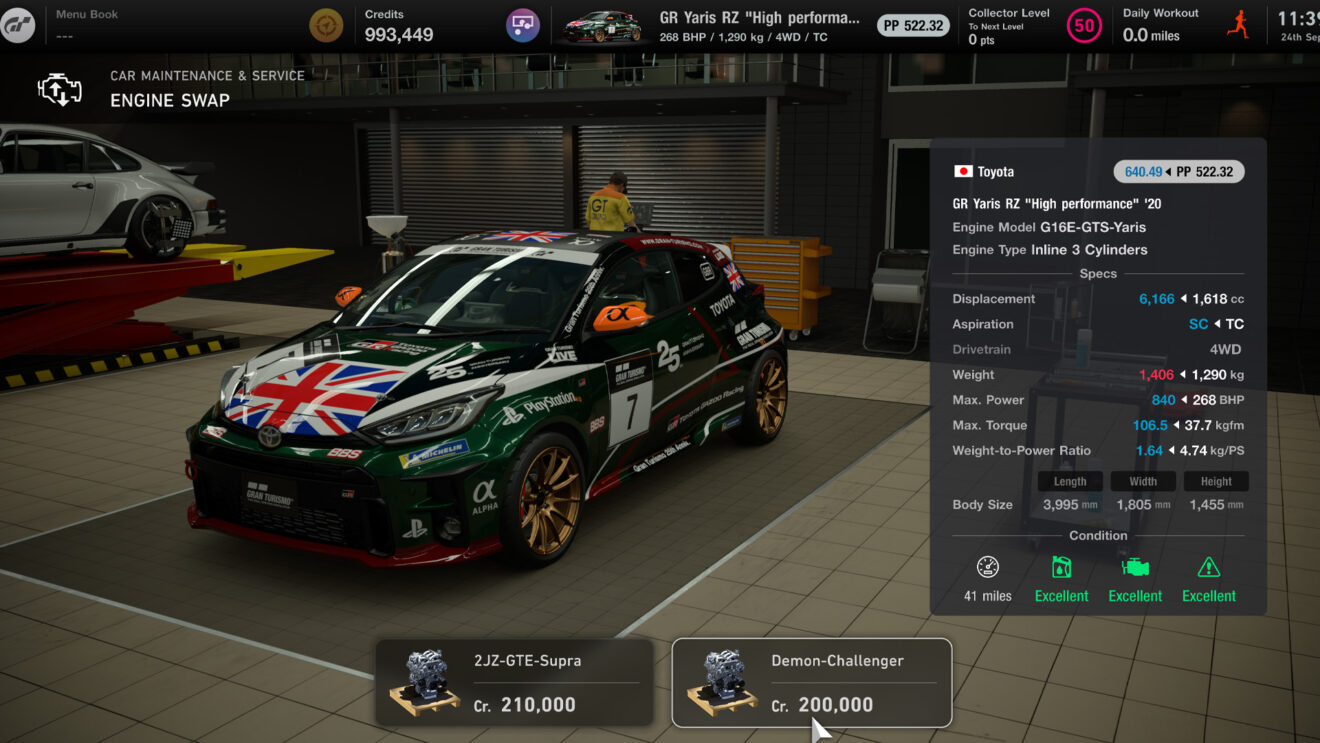Select the Length tab in Body Size
This screenshot has height=743, width=1320.
coord(1069,481)
